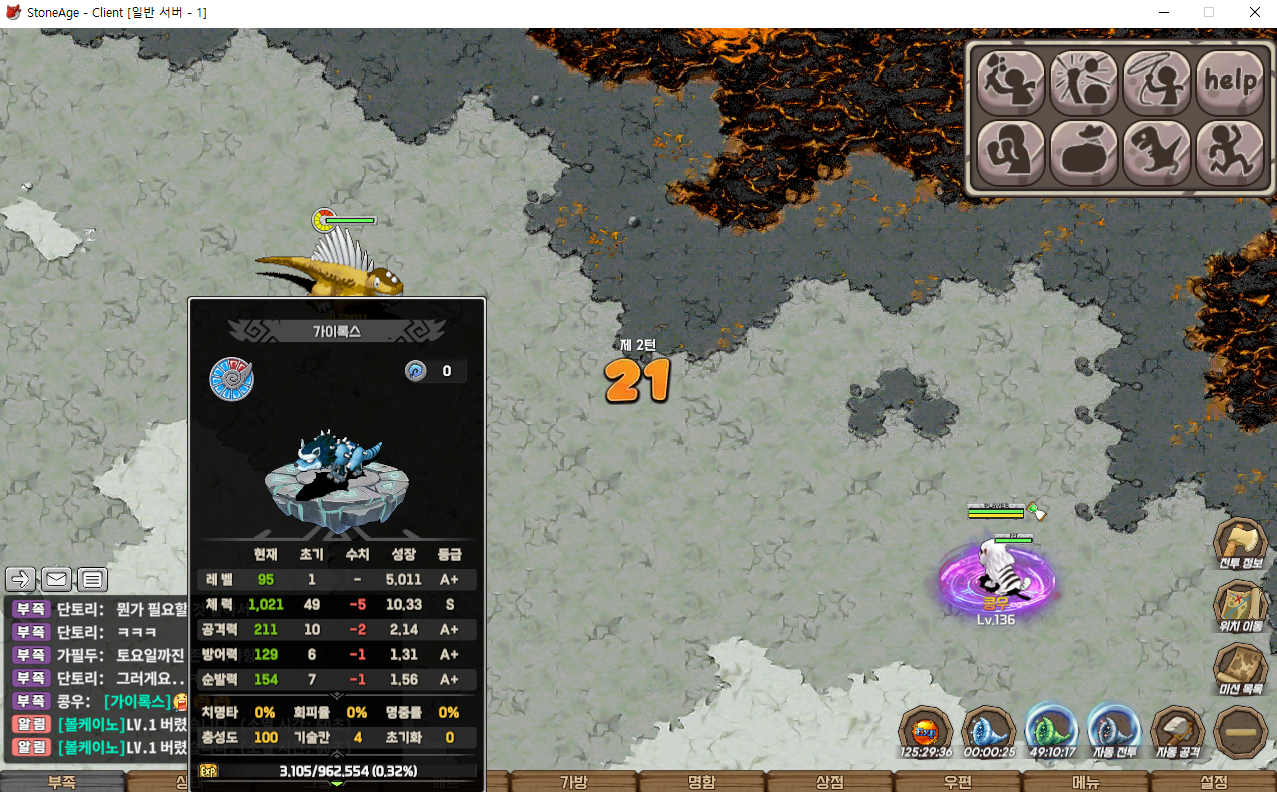This screenshot has width=1277, height=792.
Task: Open the item bag command
Action: tap(1083, 152)
